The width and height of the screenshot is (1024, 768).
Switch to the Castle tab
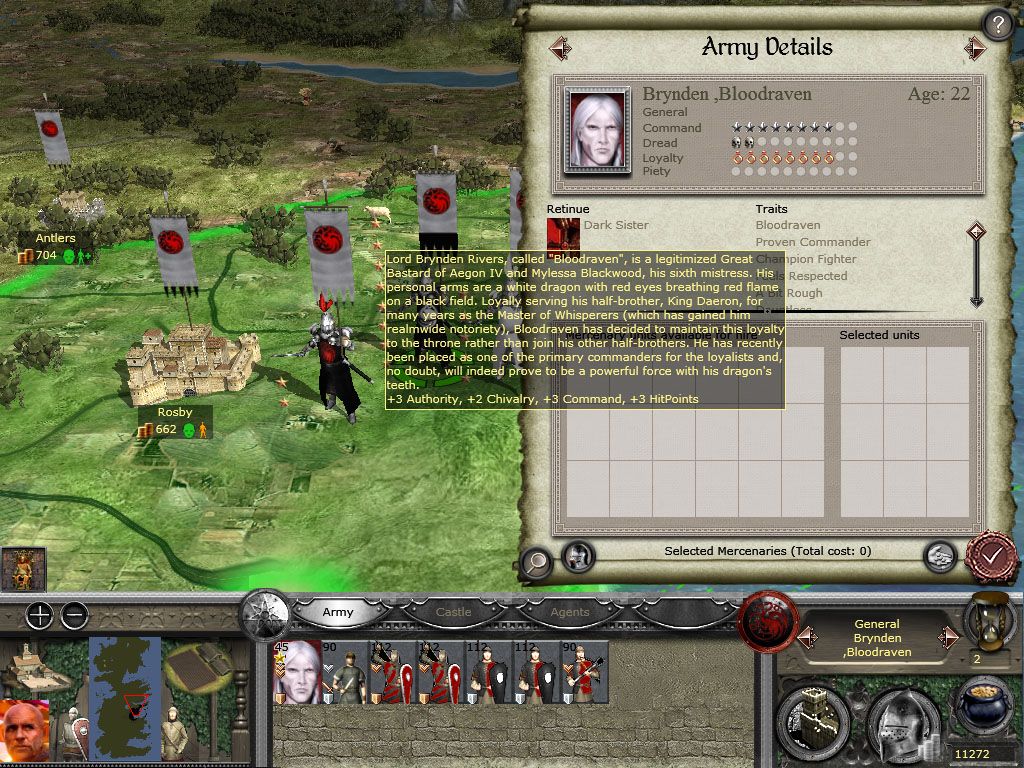[453, 612]
